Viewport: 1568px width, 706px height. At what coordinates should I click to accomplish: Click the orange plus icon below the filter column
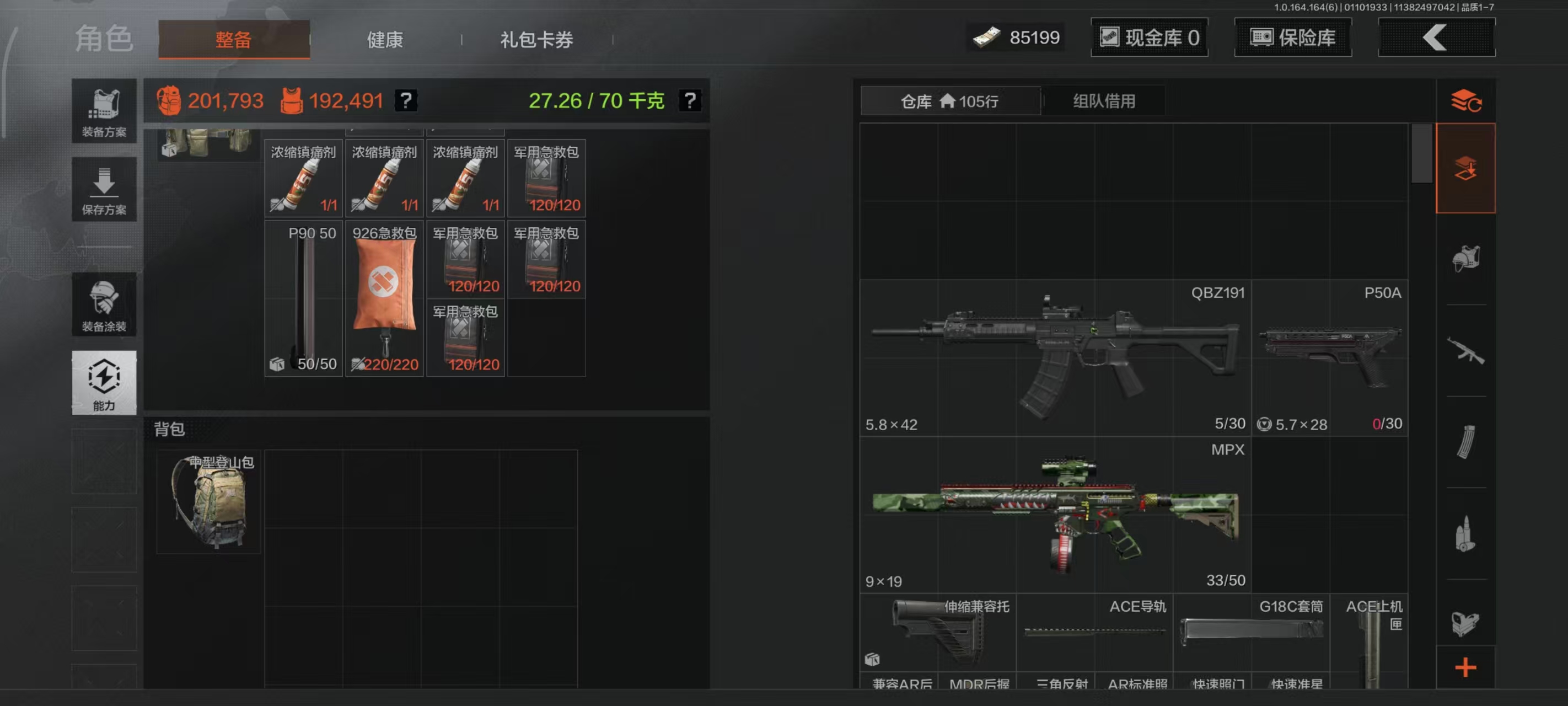(1467, 667)
